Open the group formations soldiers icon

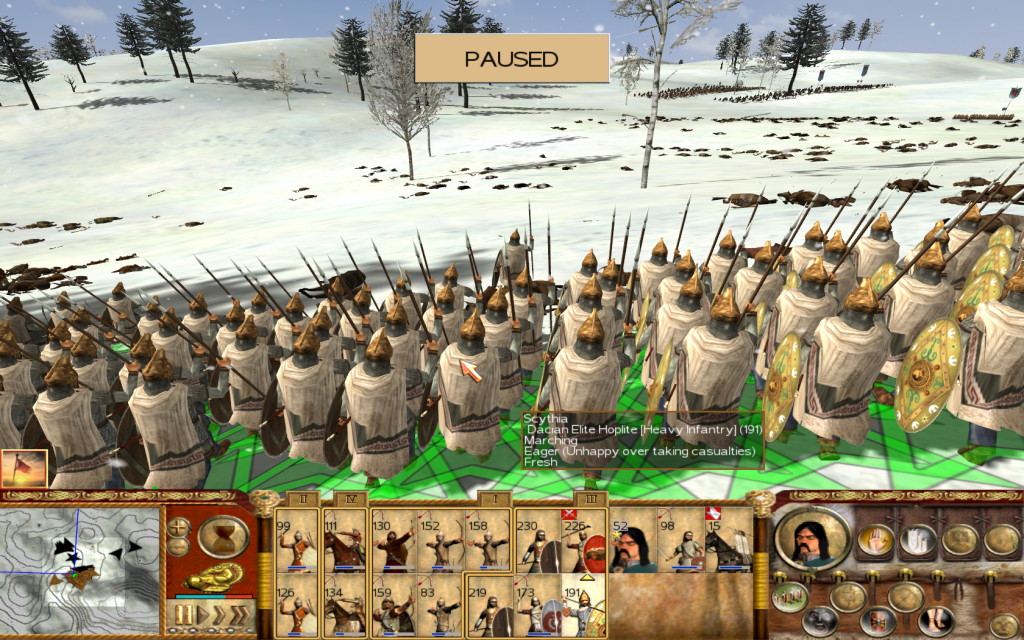[x=789, y=596]
